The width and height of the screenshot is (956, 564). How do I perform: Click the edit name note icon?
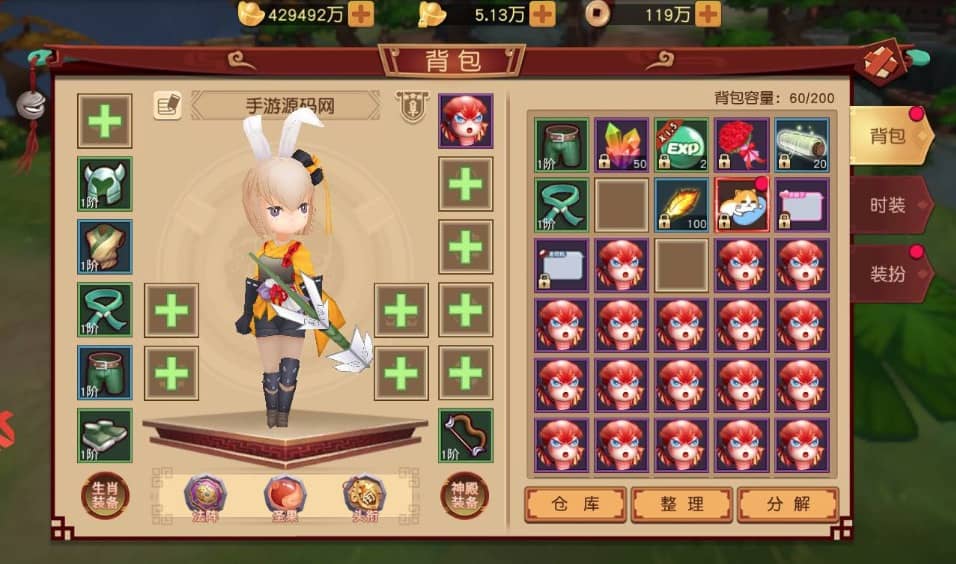(x=167, y=105)
